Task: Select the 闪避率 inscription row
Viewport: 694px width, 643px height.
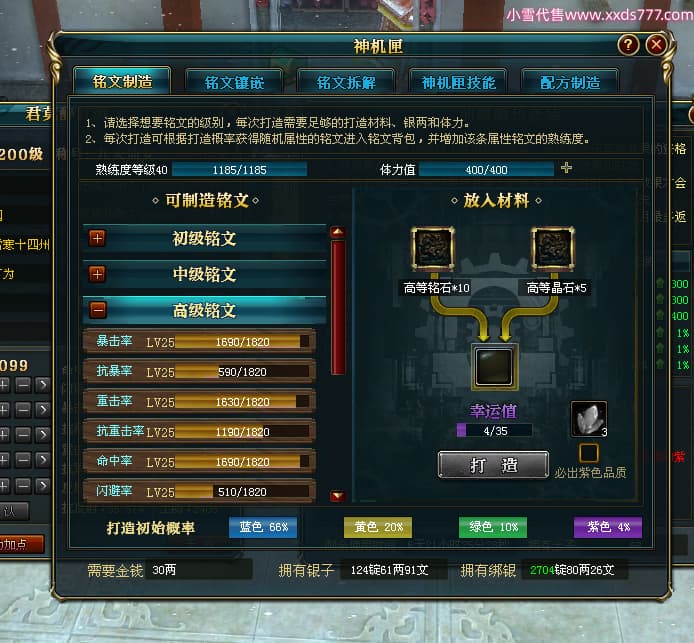Action: [199, 492]
